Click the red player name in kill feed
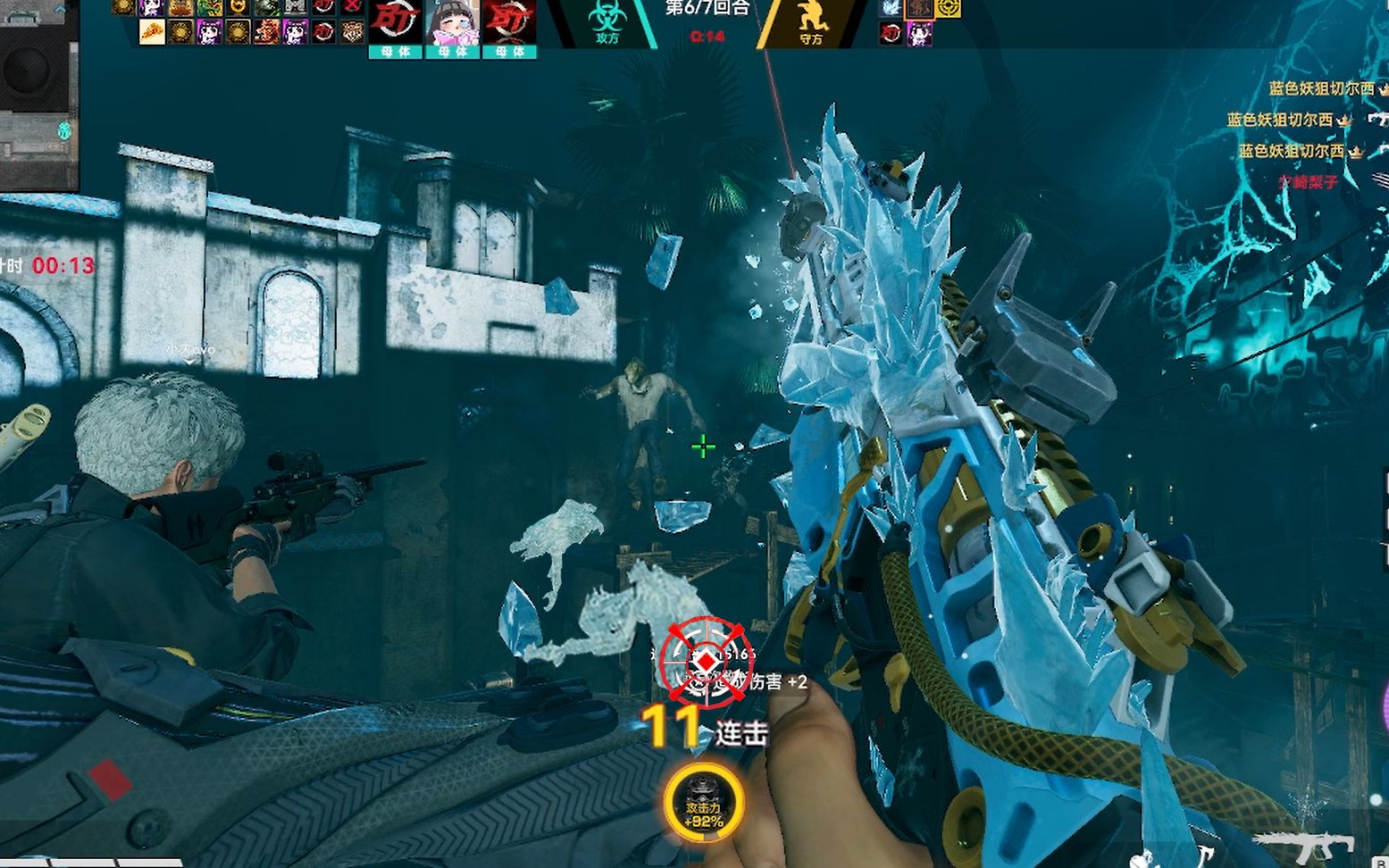The width and height of the screenshot is (1389, 868). (1308, 181)
